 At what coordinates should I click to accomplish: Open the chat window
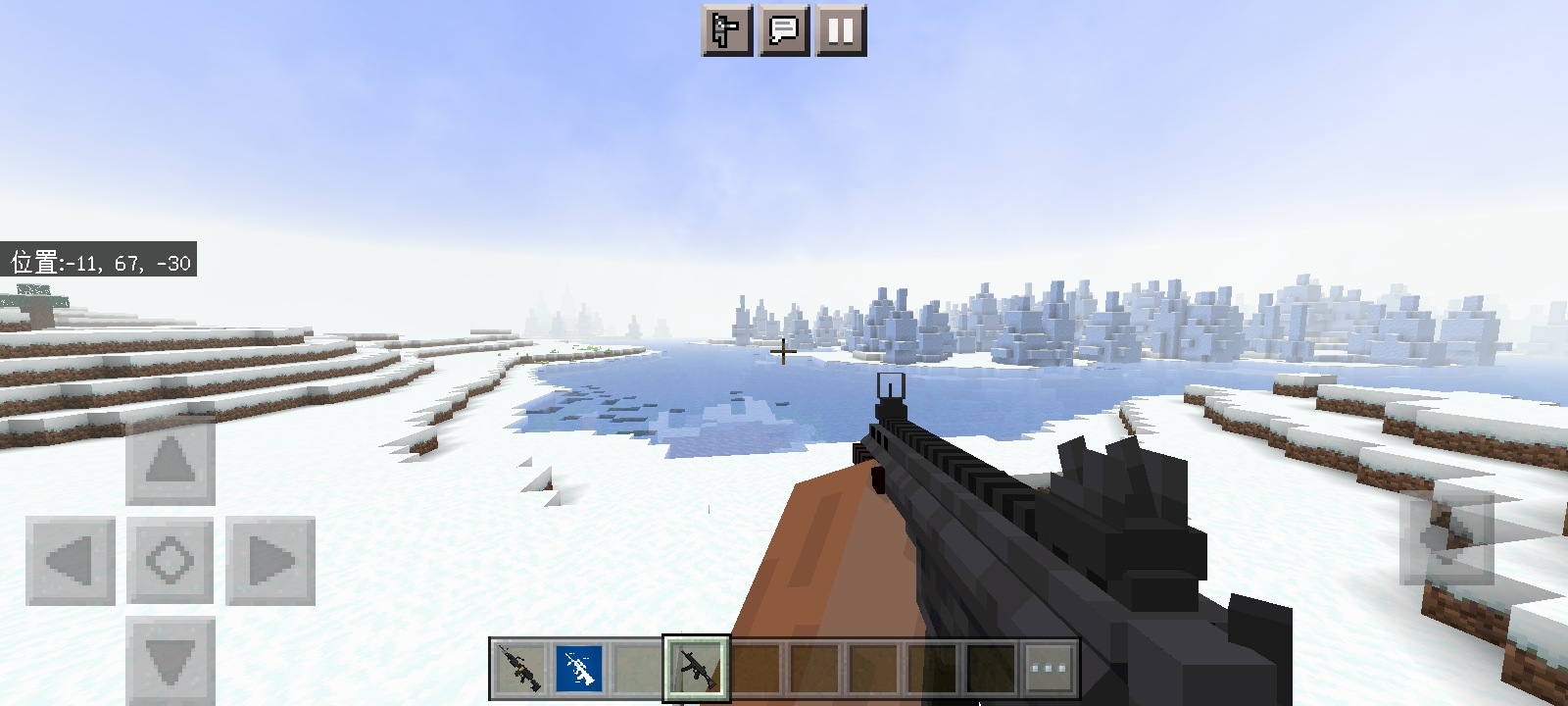coord(784,31)
